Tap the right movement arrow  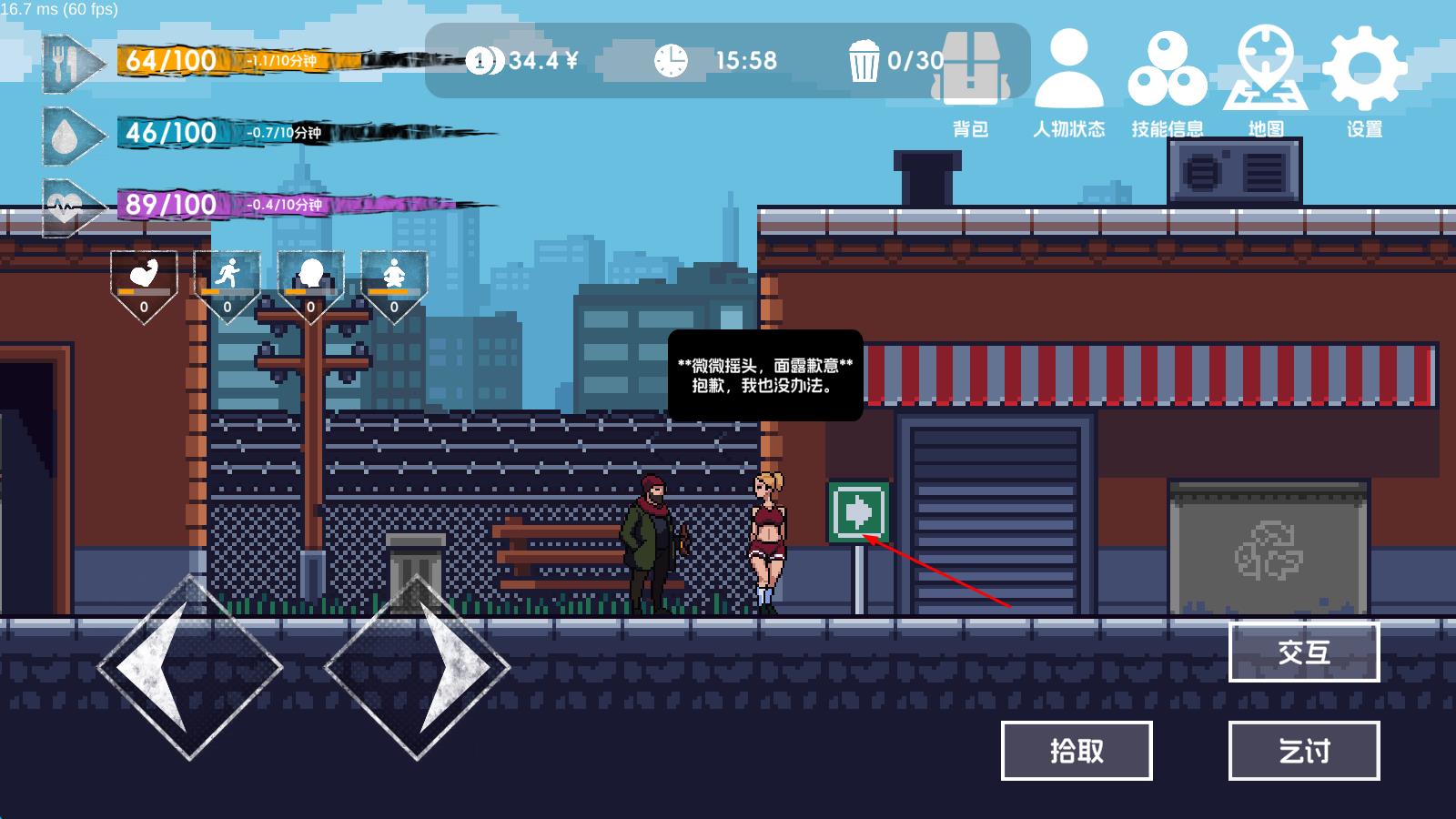(418, 667)
